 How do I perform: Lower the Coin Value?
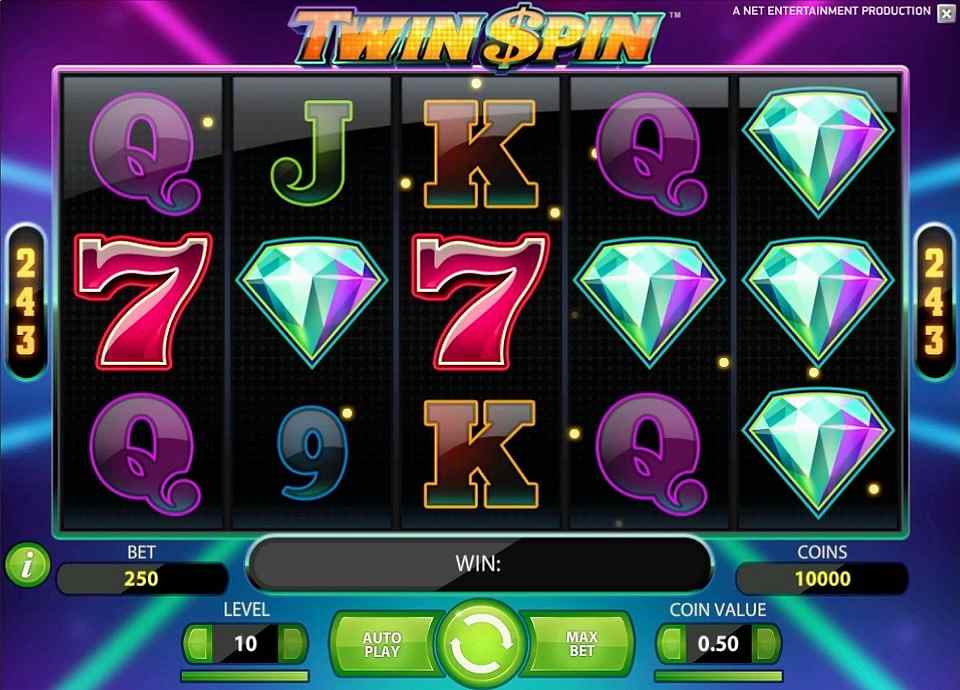tap(672, 643)
